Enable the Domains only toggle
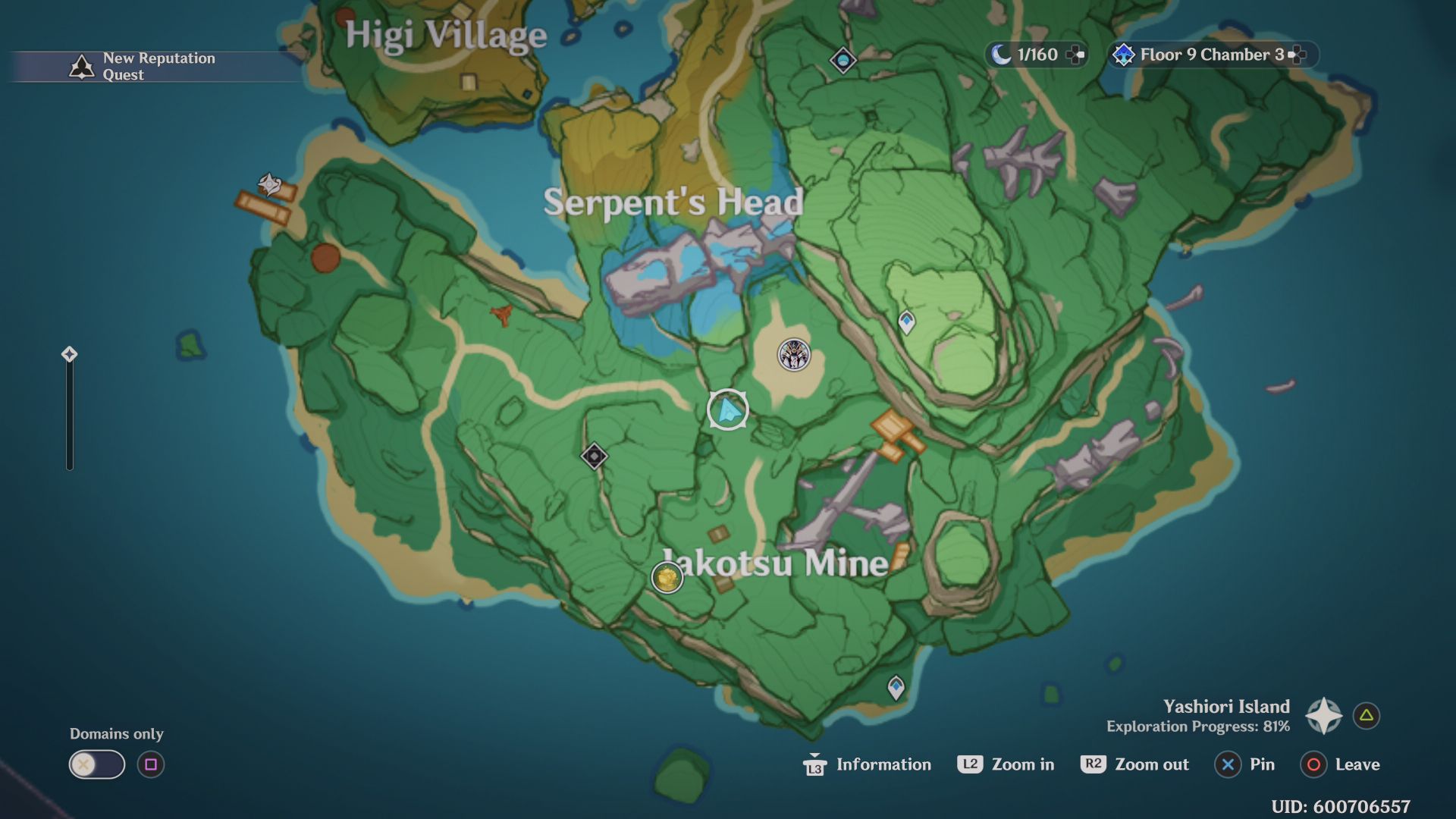The width and height of the screenshot is (1456, 819). [x=96, y=764]
